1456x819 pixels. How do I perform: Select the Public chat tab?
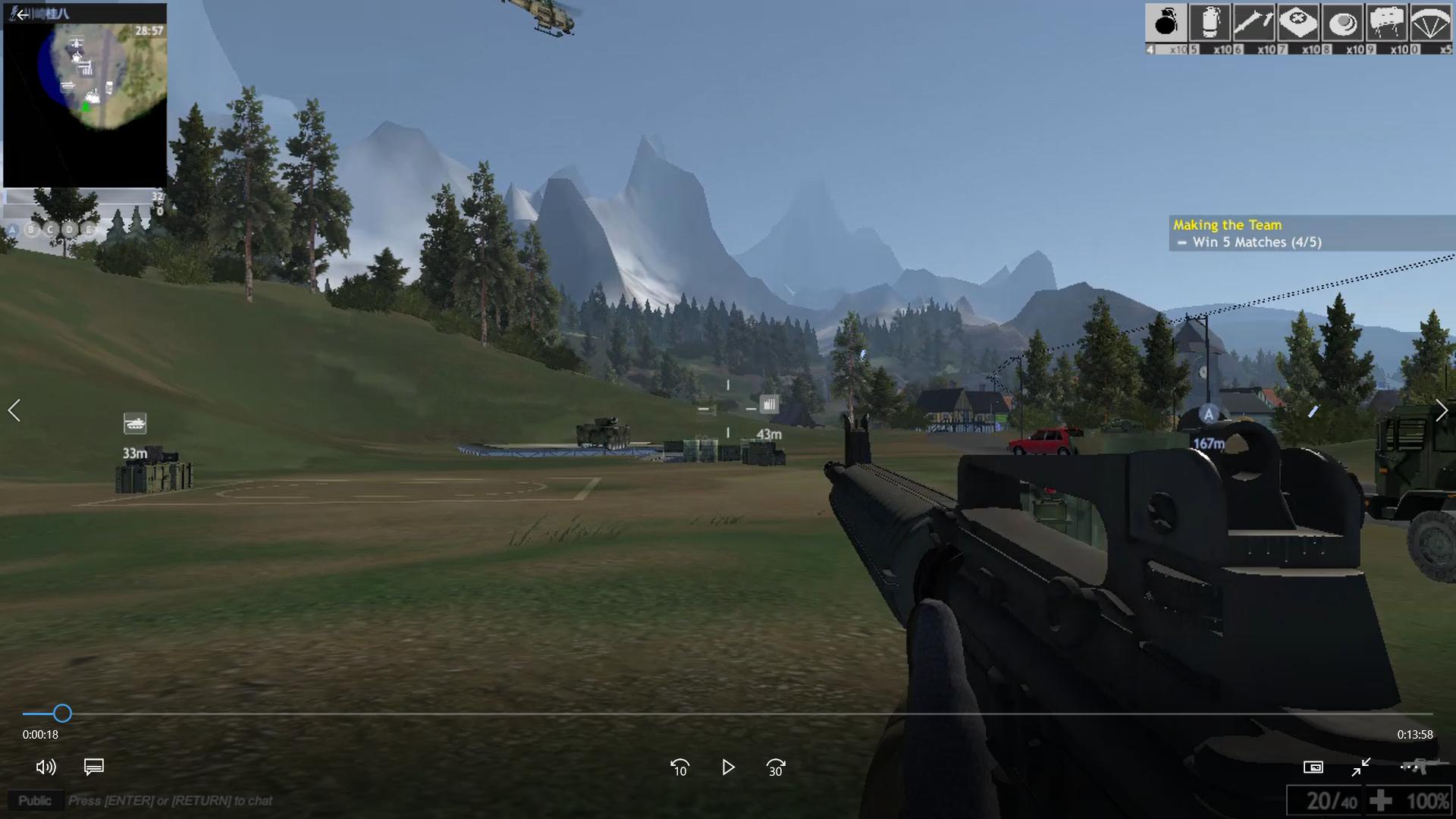click(34, 800)
